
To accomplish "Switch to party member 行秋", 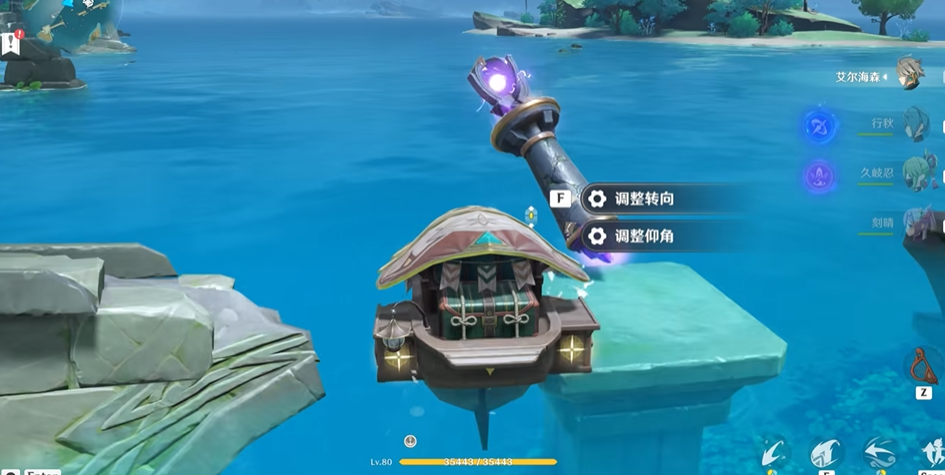I will [915, 124].
